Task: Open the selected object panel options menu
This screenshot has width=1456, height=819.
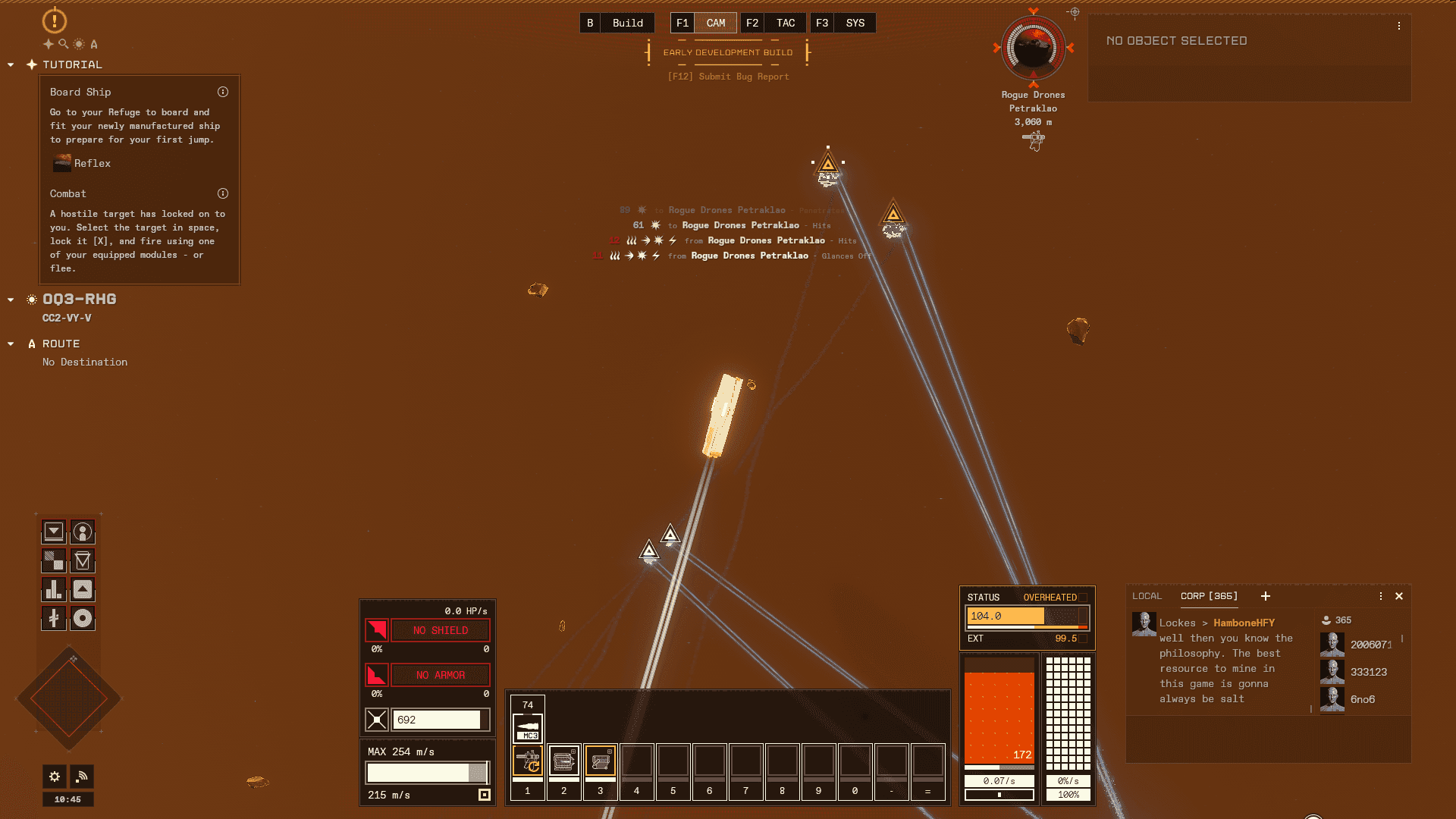Action: [x=1399, y=26]
